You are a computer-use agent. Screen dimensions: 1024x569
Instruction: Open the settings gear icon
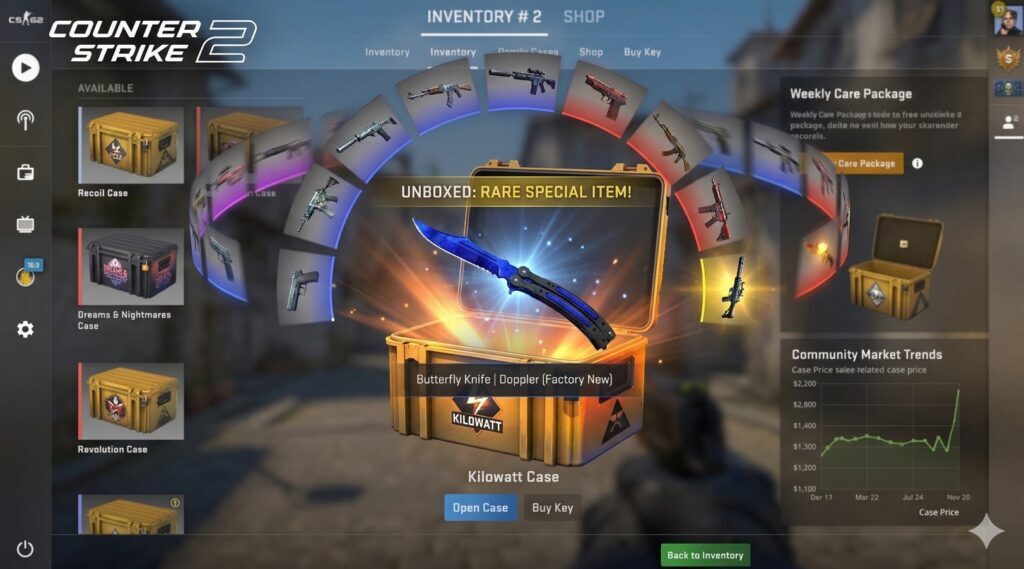coord(25,329)
